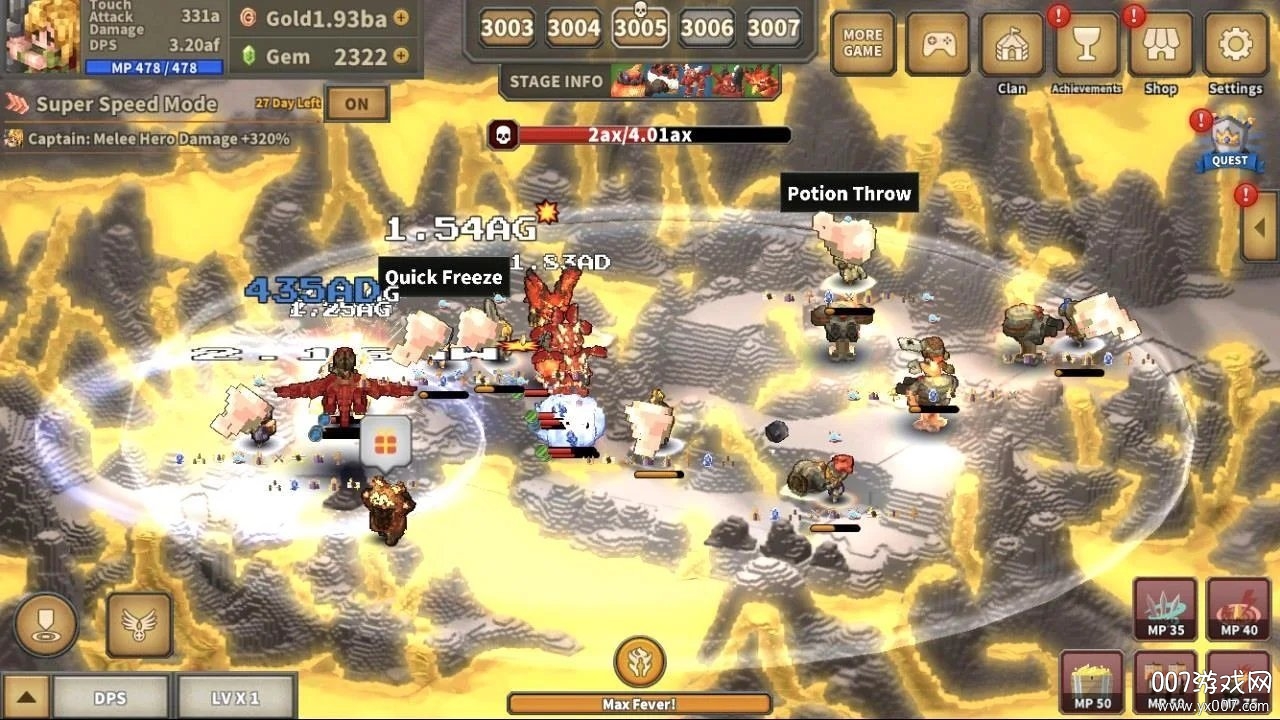Activate the MP 50 gold chest skill
The height and width of the screenshot is (720, 1280).
click(x=1090, y=683)
